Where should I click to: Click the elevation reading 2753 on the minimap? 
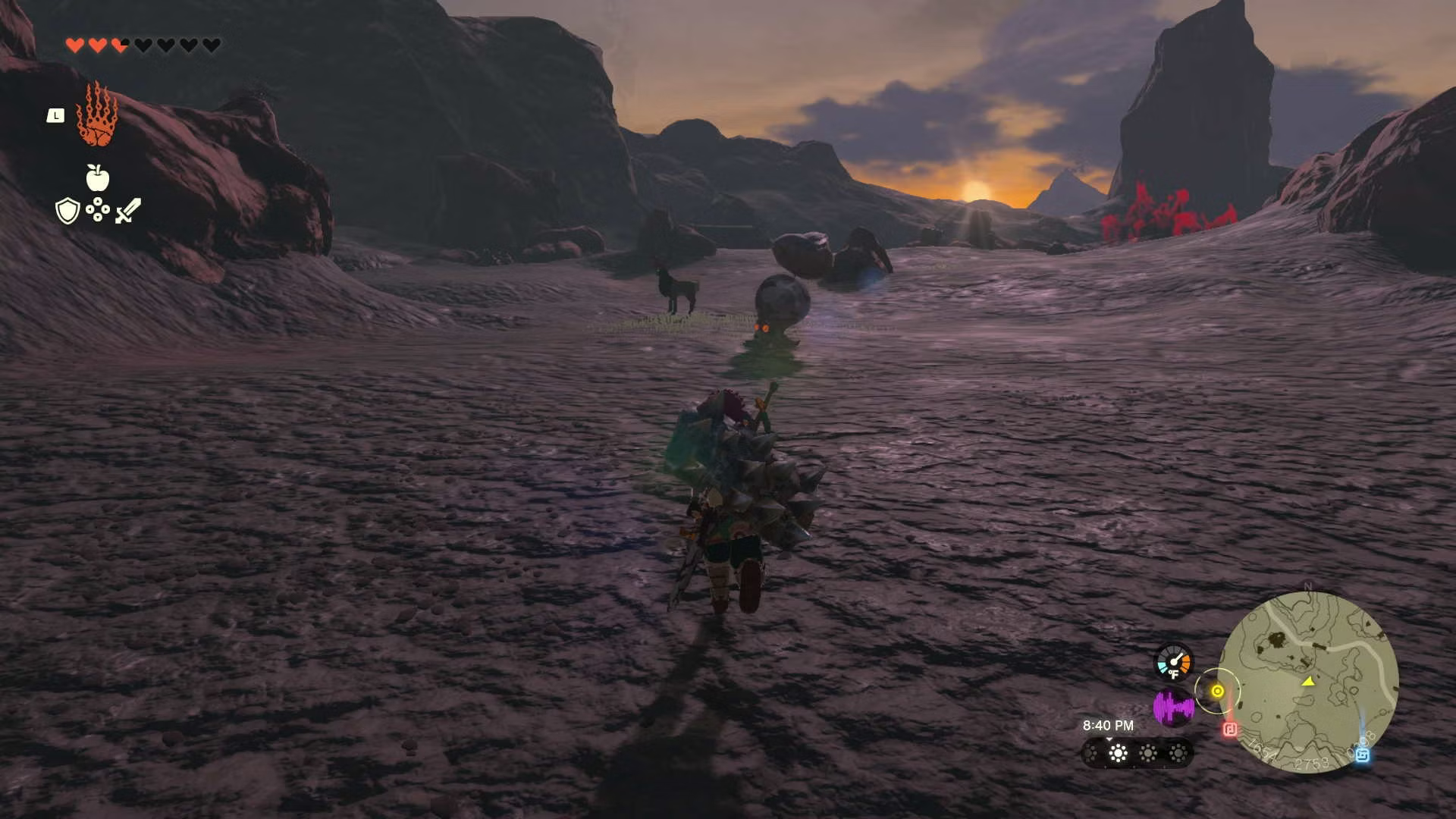[x=1312, y=762]
